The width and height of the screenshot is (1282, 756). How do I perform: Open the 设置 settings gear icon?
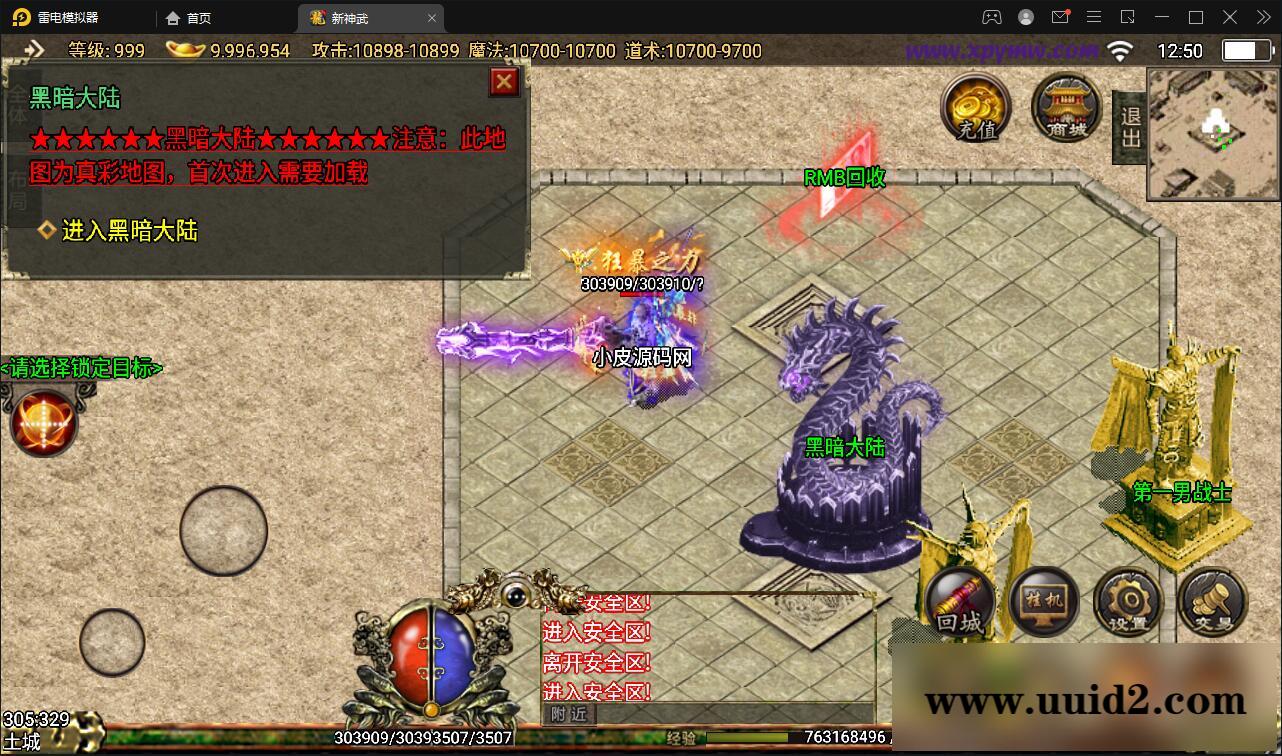[x=1128, y=602]
